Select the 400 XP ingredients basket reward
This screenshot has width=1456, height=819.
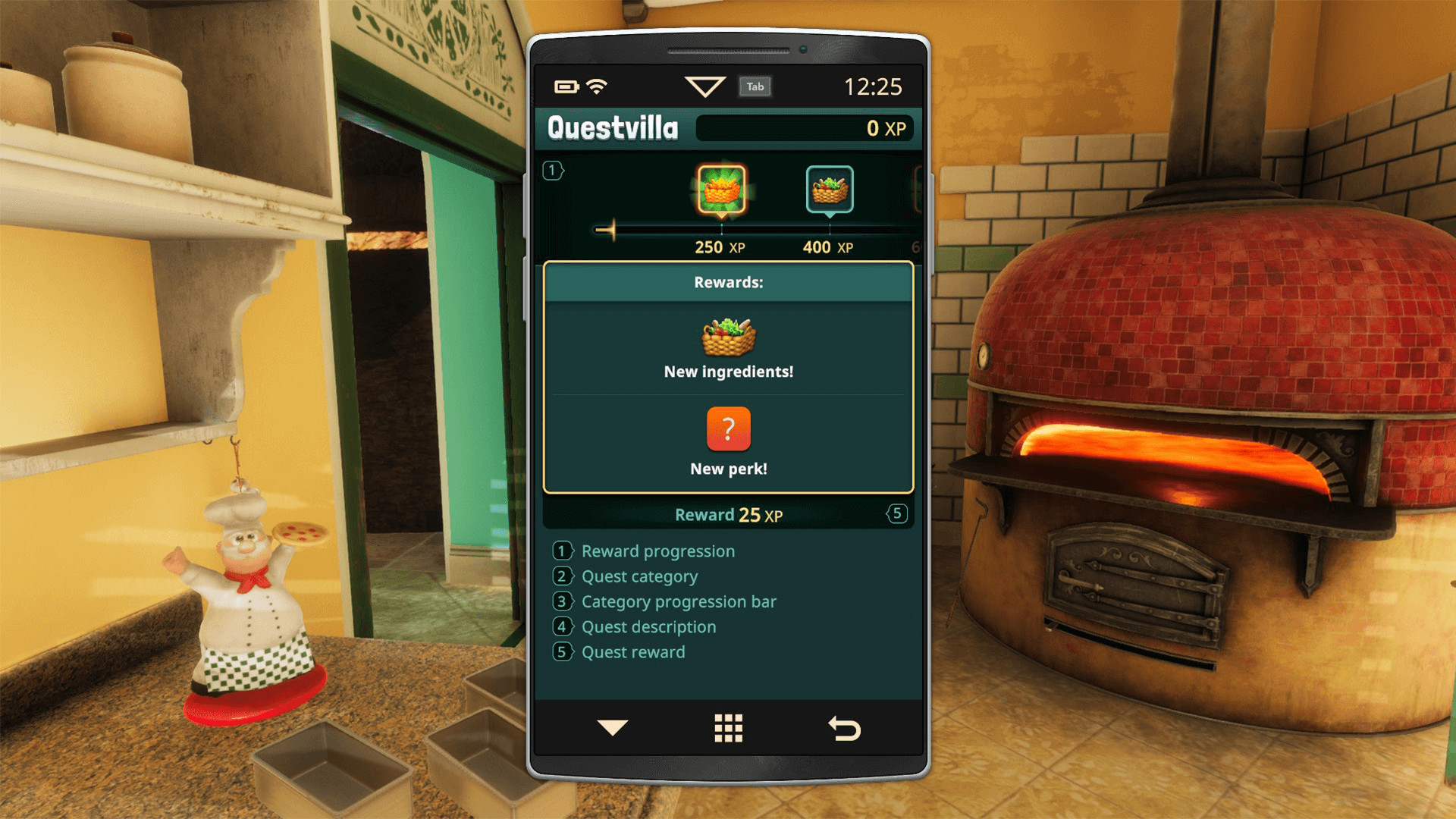[829, 190]
